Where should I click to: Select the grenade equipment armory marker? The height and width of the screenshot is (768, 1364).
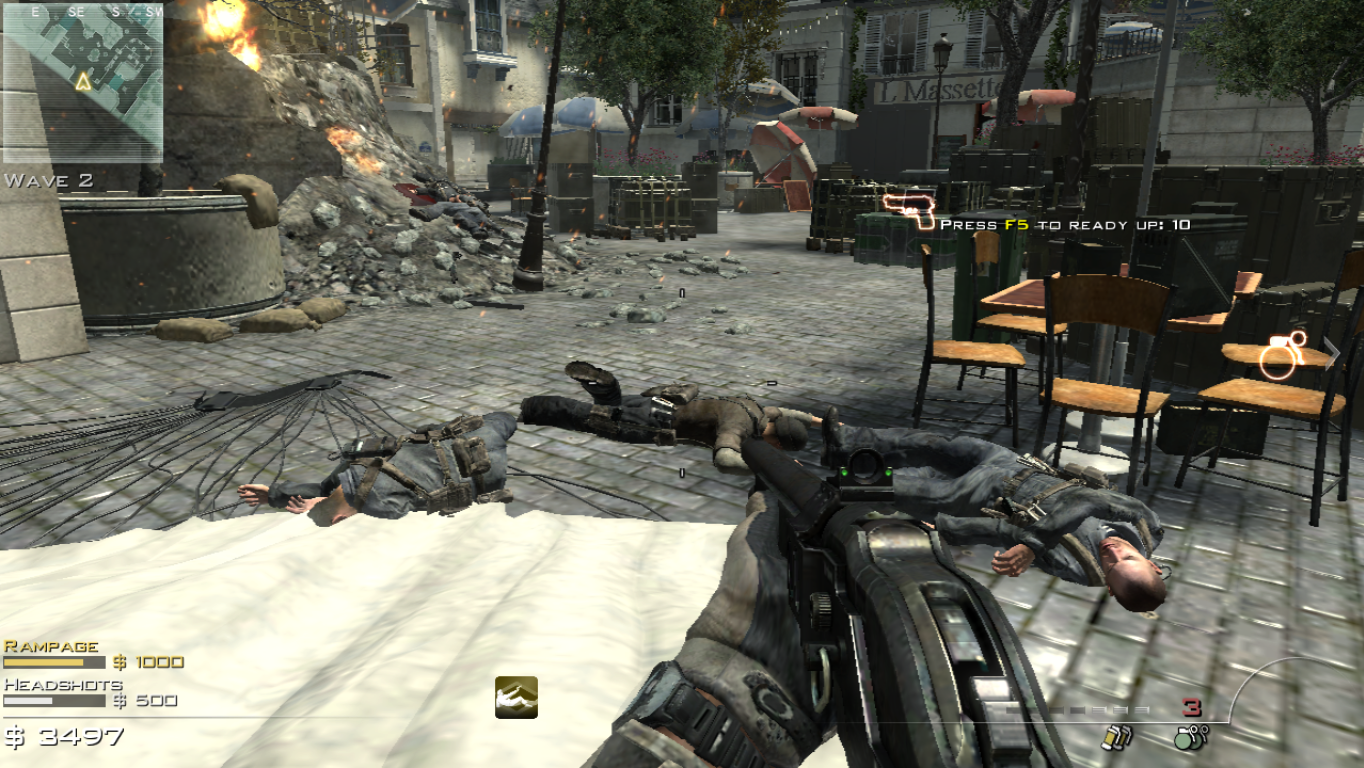click(1283, 356)
